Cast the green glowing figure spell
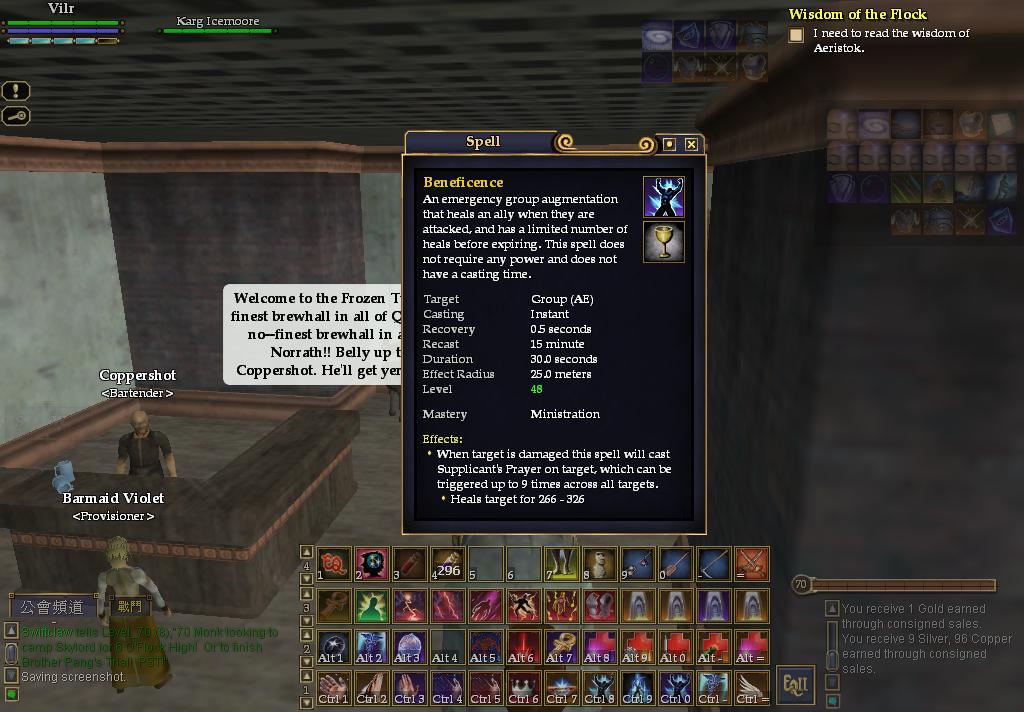This screenshot has height=712, width=1024. click(372, 605)
